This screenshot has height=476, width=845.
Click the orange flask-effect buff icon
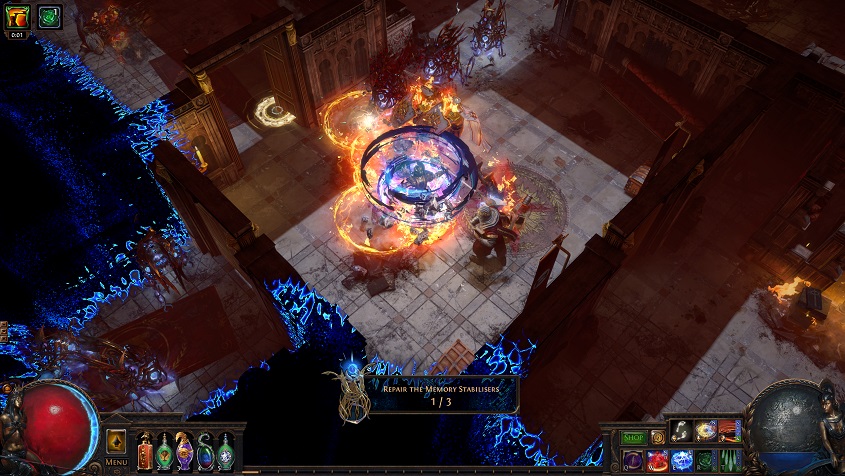19,17
